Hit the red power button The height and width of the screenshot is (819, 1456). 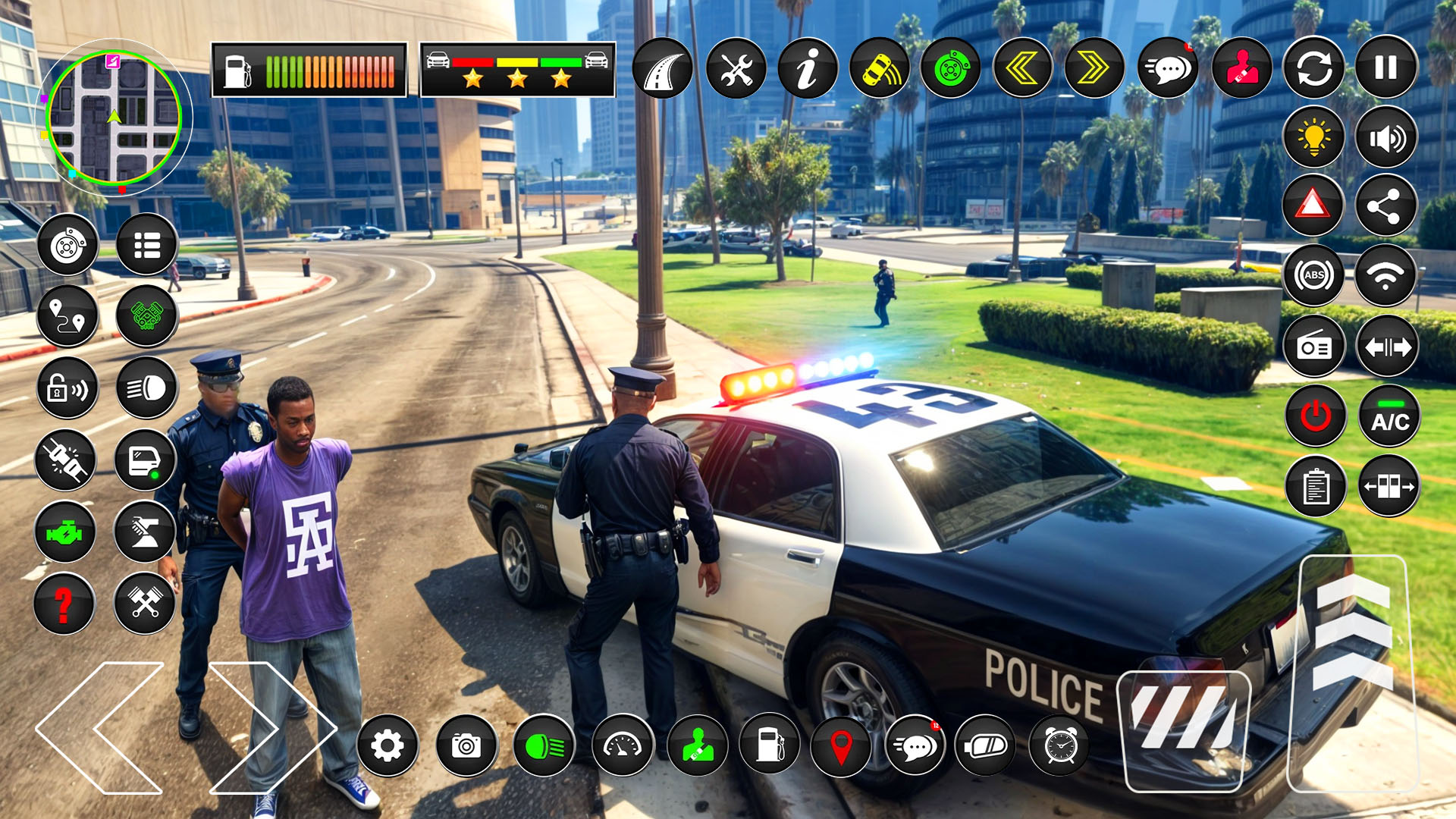pyautogui.click(x=1316, y=416)
